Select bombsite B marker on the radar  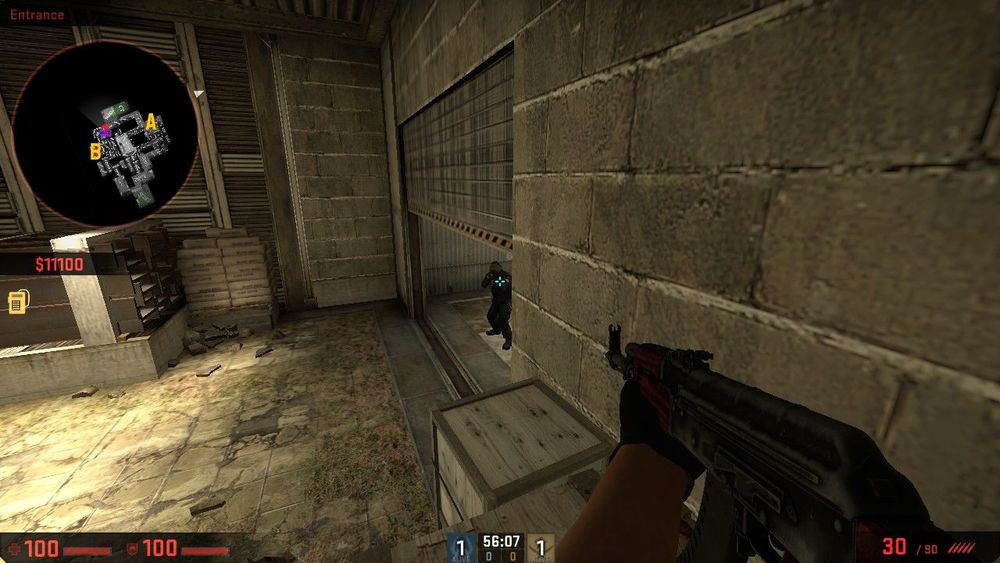pyautogui.click(x=96, y=151)
